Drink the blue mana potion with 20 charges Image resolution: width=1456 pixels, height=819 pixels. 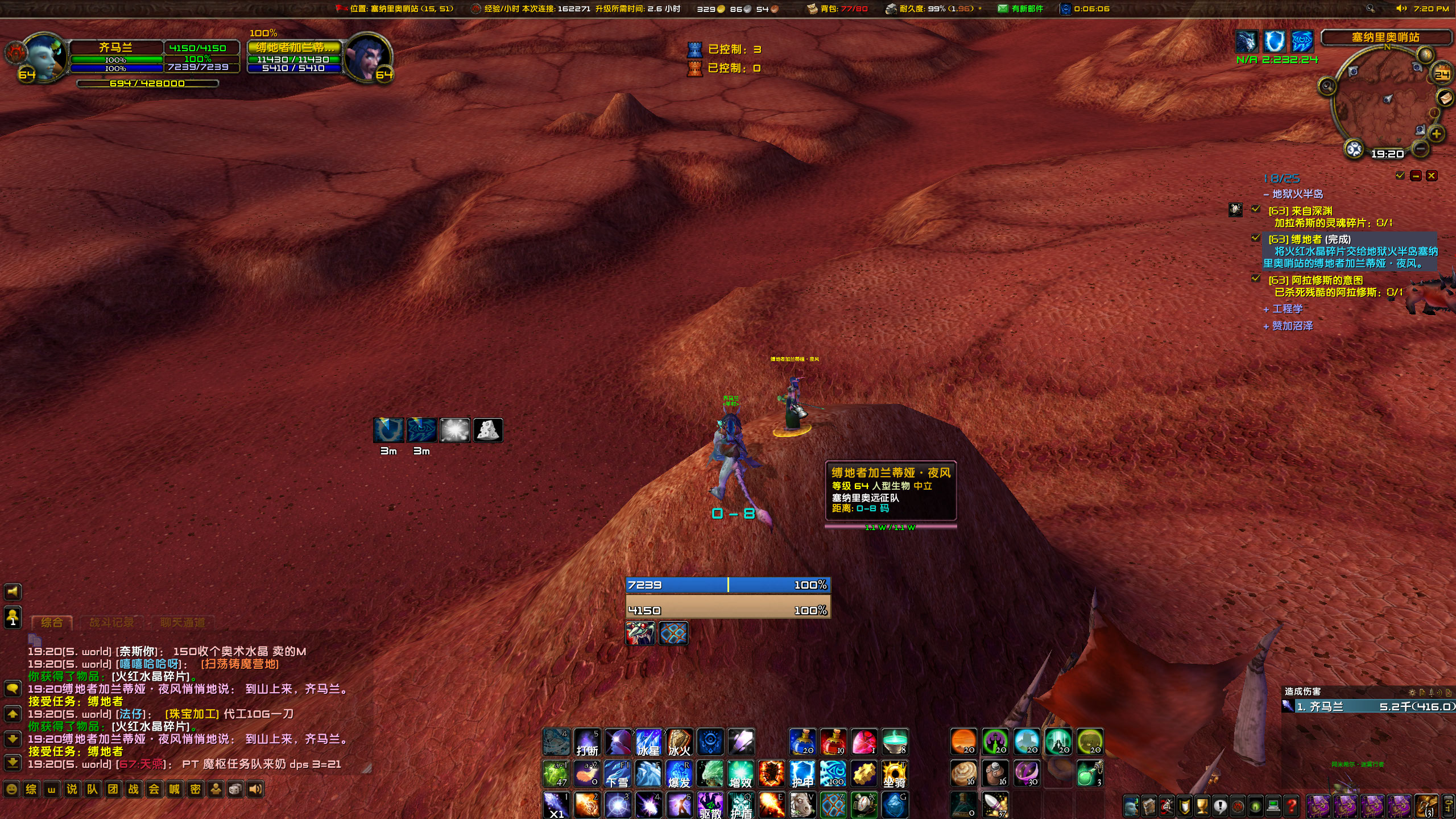pos(802,741)
